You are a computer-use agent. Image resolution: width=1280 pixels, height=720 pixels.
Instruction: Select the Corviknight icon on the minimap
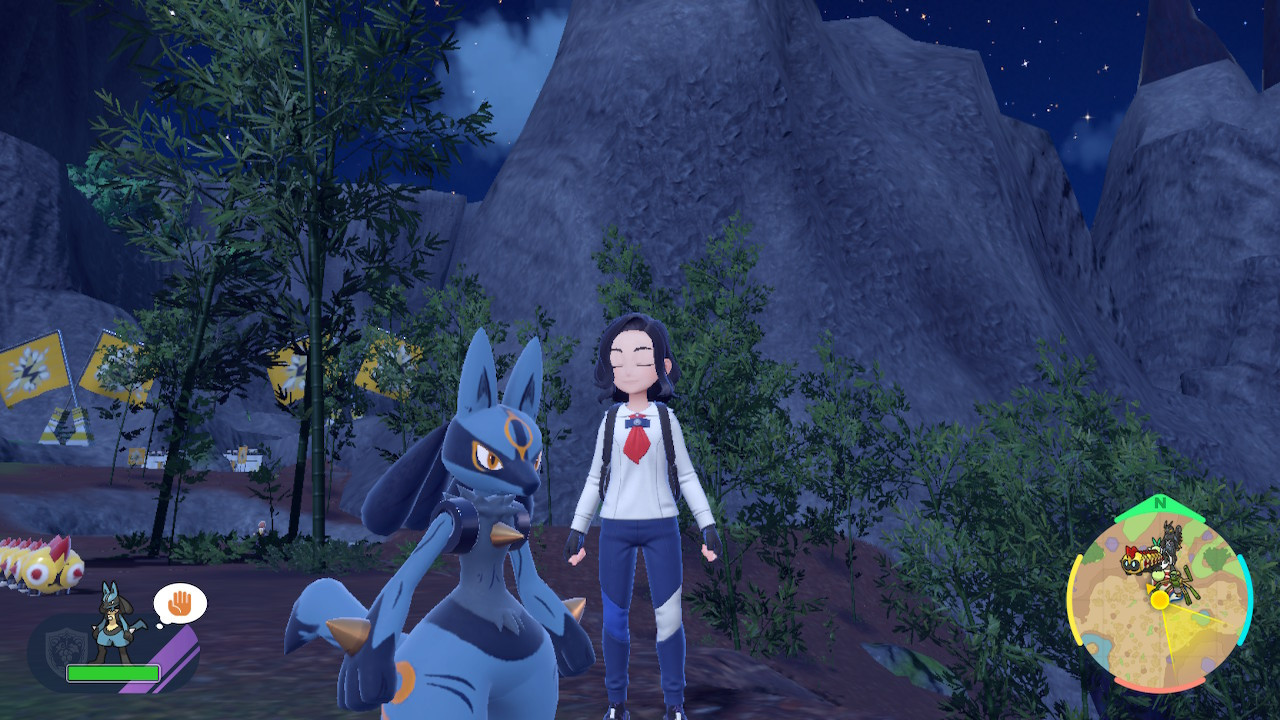pyautogui.click(x=1170, y=538)
